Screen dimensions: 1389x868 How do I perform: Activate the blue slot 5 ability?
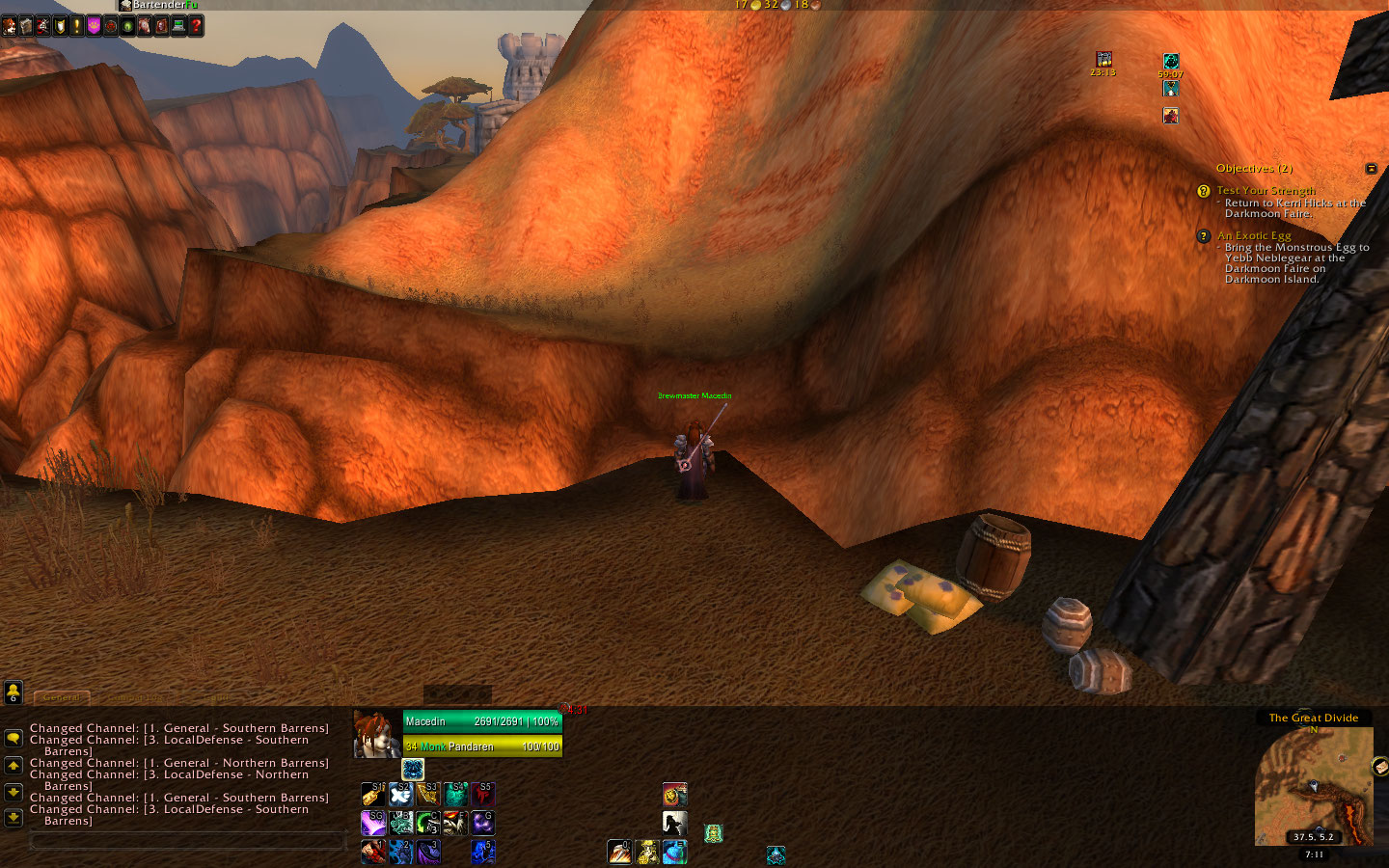click(x=482, y=851)
